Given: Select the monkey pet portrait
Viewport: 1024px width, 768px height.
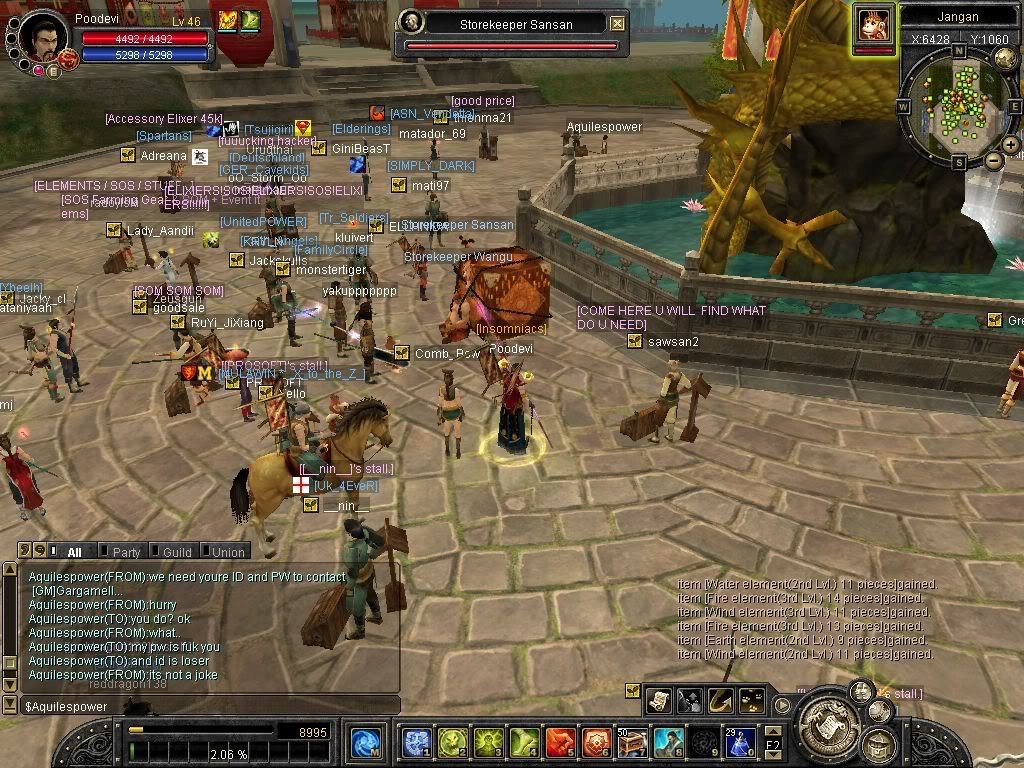Looking at the screenshot, I should pos(873,25).
